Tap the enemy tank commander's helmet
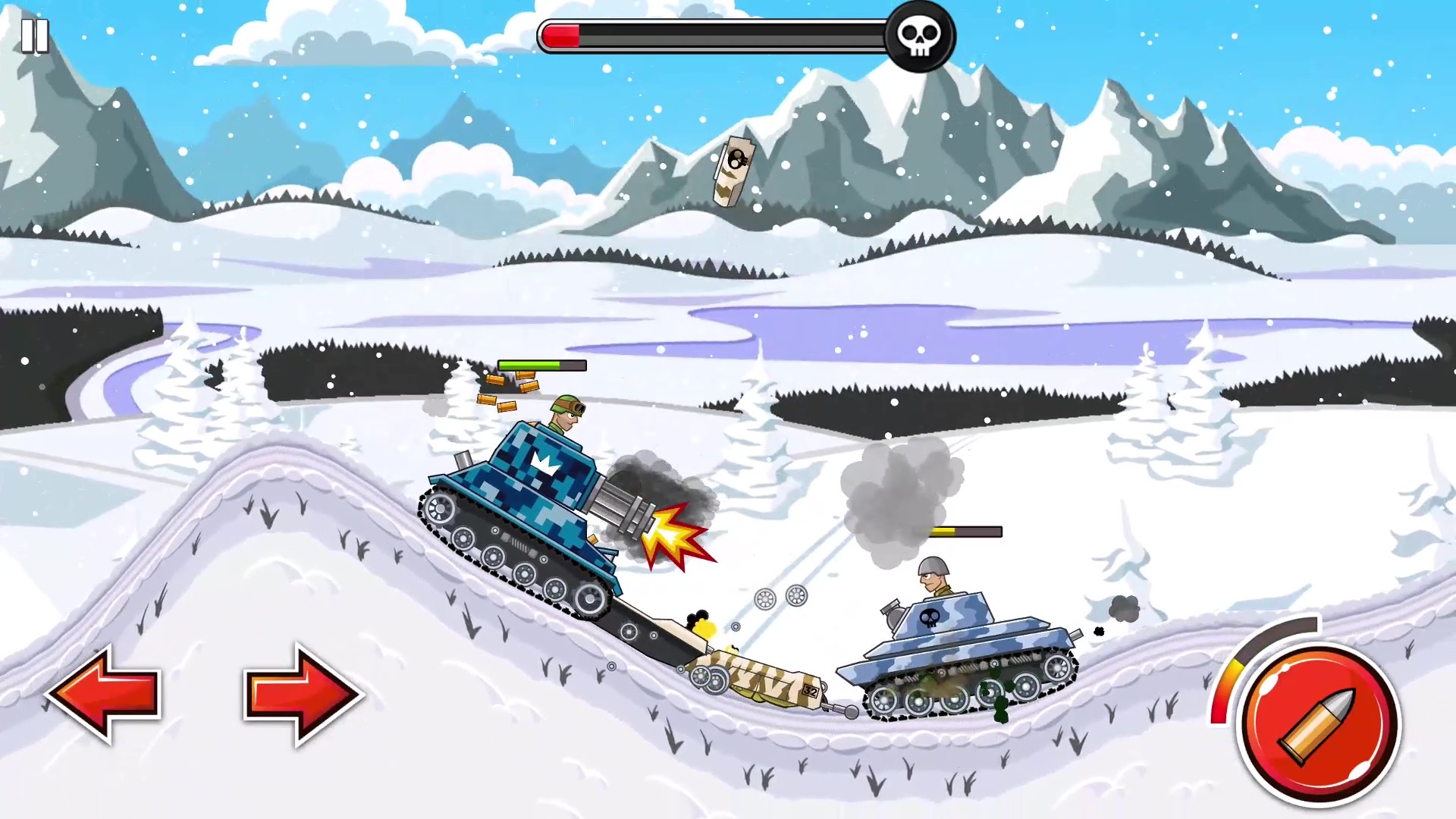This screenshot has width=1456, height=819. click(x=934, y=566)
